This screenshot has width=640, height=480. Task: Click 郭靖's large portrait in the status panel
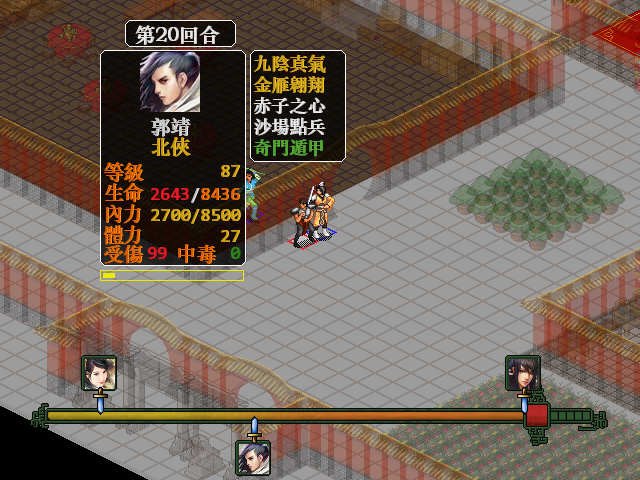pos(170,82)
